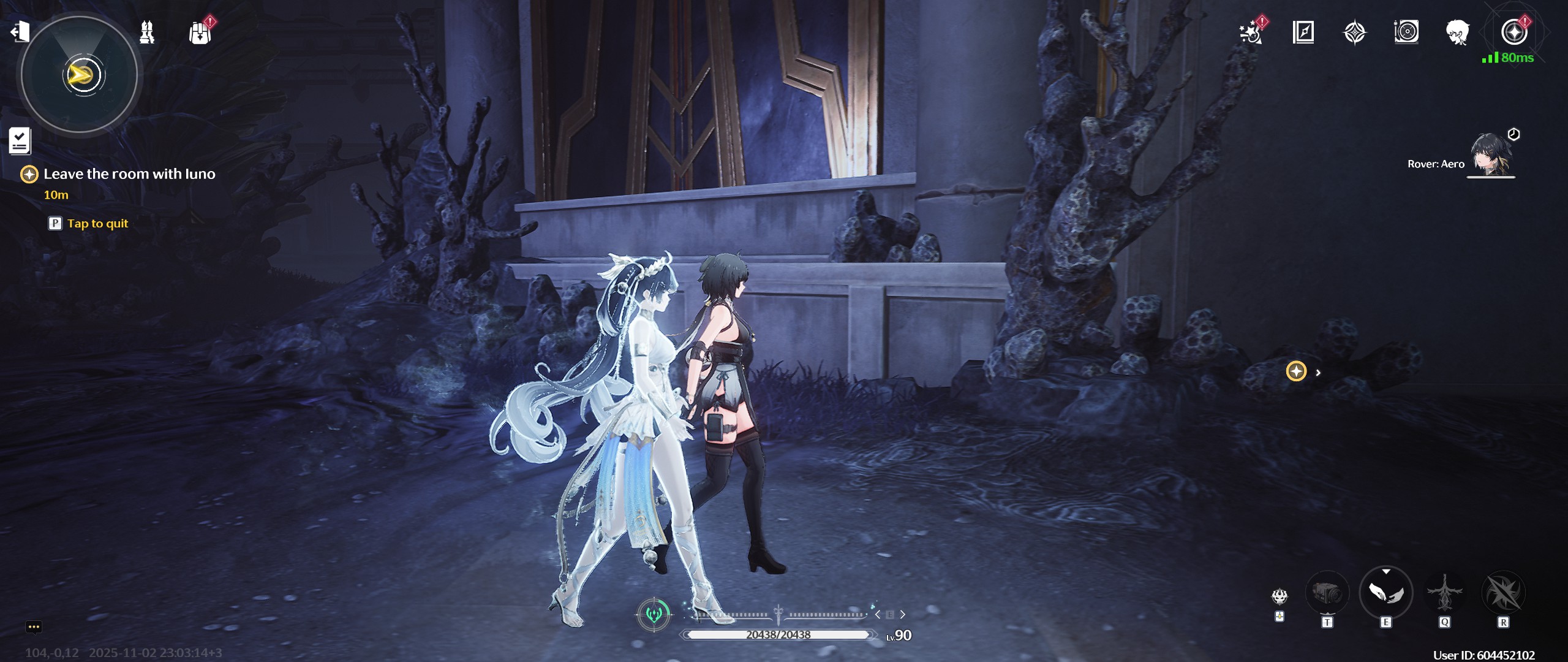
Task: Open the circular minimap
Action: (80, 75)
